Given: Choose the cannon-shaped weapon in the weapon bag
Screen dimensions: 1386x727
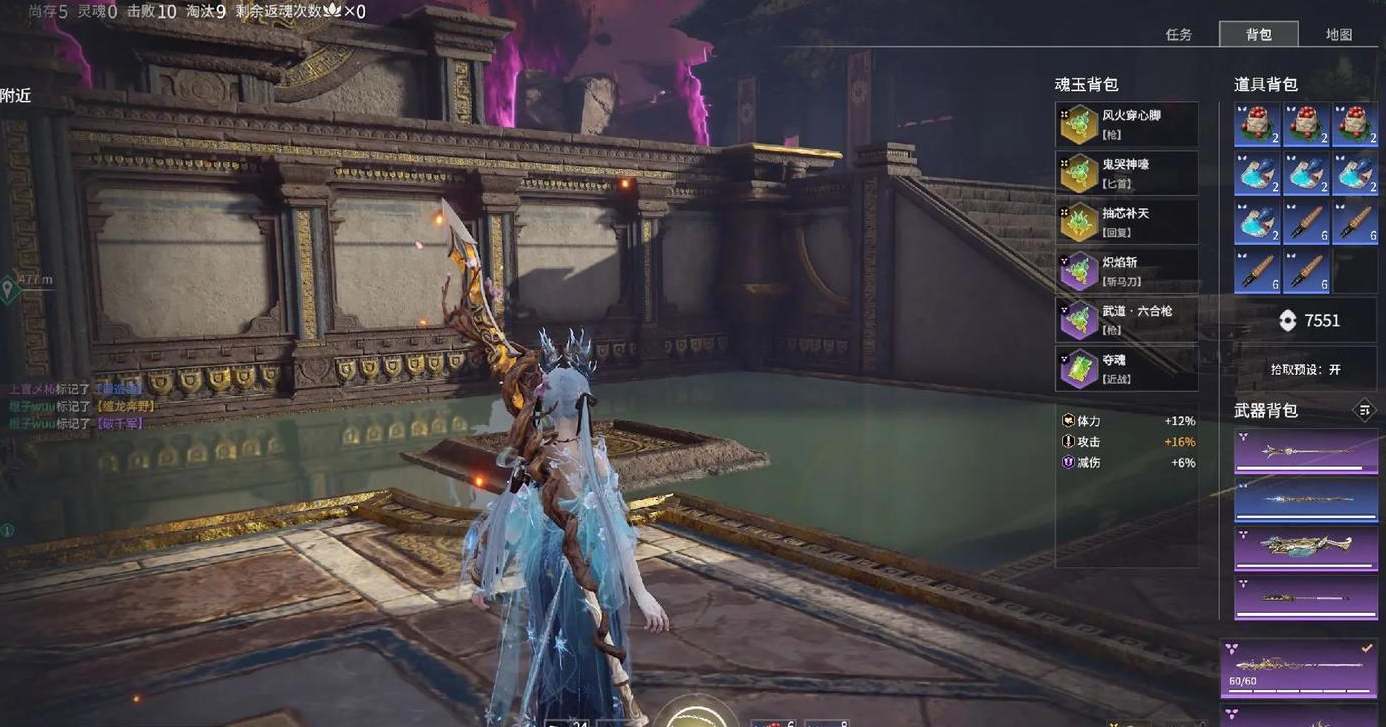Looking at the screenshot, I should point(1306,548).
